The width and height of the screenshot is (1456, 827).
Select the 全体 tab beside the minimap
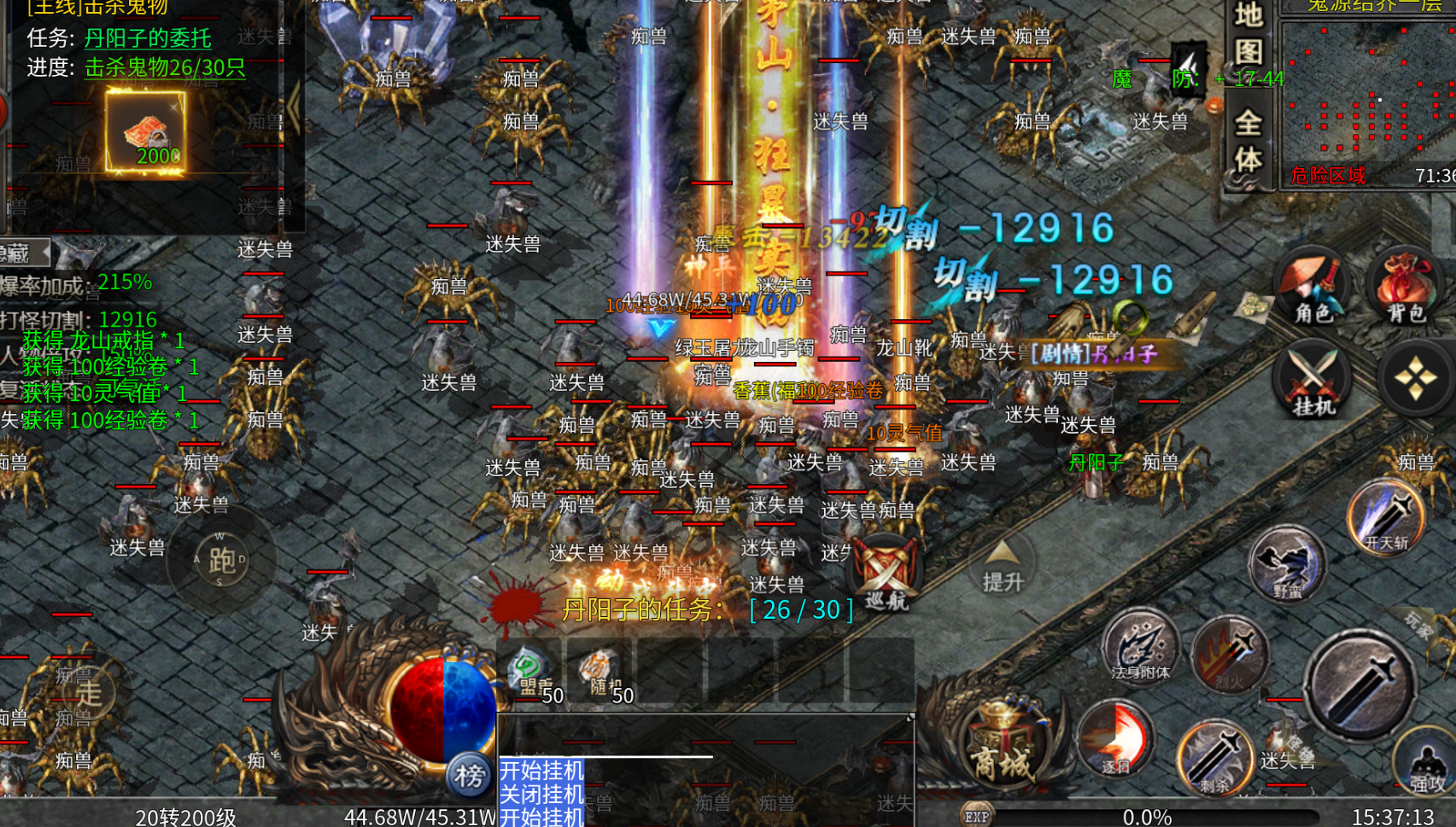click(1248, 142)
